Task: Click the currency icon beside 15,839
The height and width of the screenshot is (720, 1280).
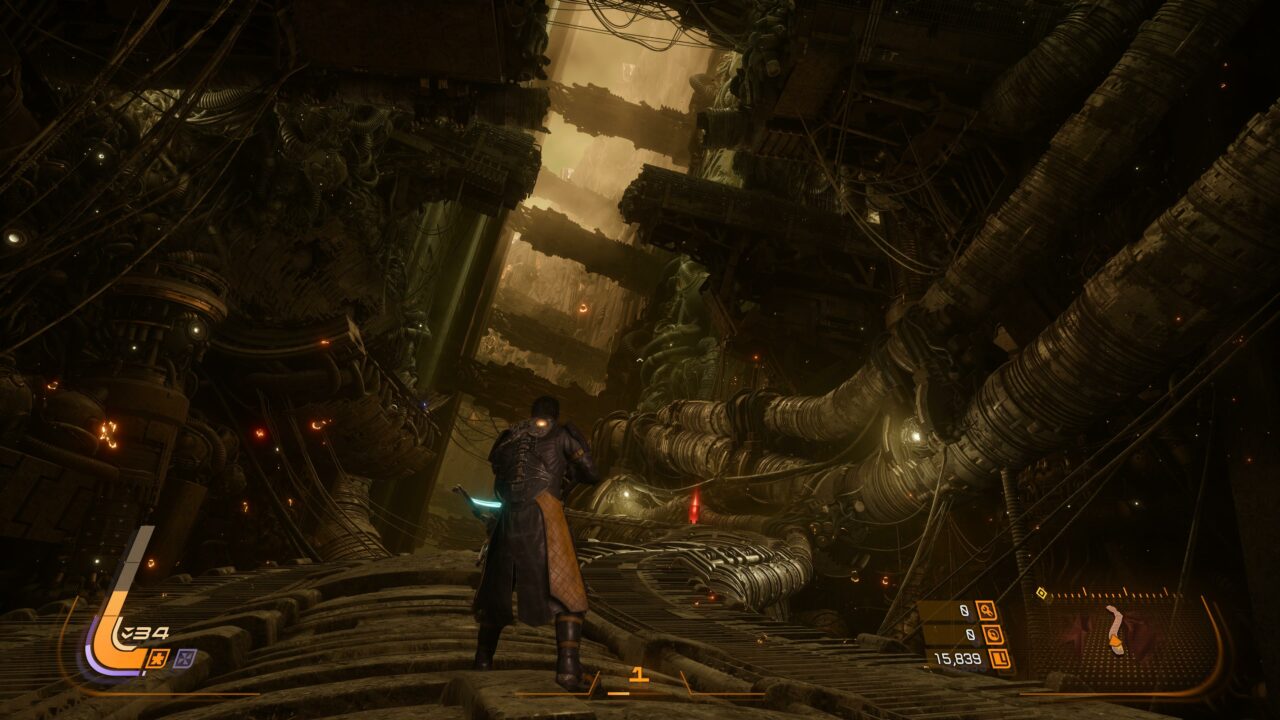Action: 998,658
